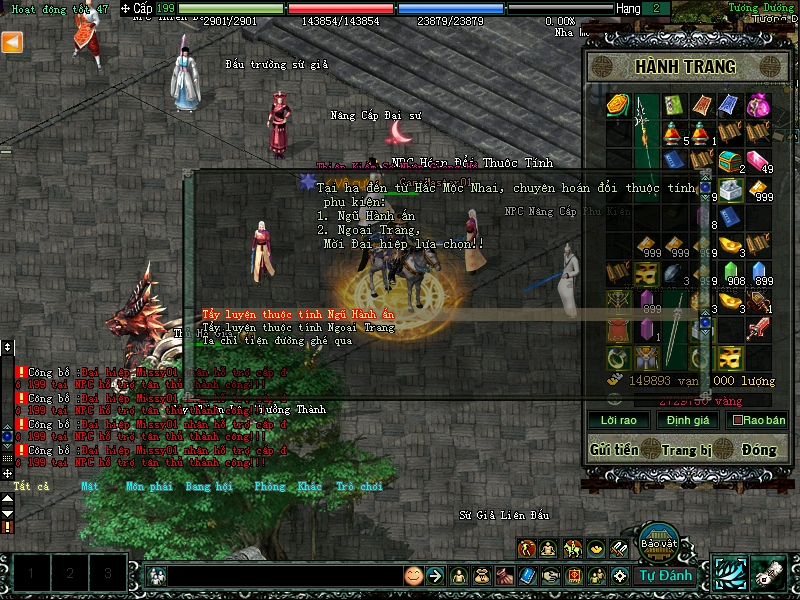The height and width of the screenshot is (600, 800).
Task: Click the Gửi tiền deposit button
Action: [614, 450]
